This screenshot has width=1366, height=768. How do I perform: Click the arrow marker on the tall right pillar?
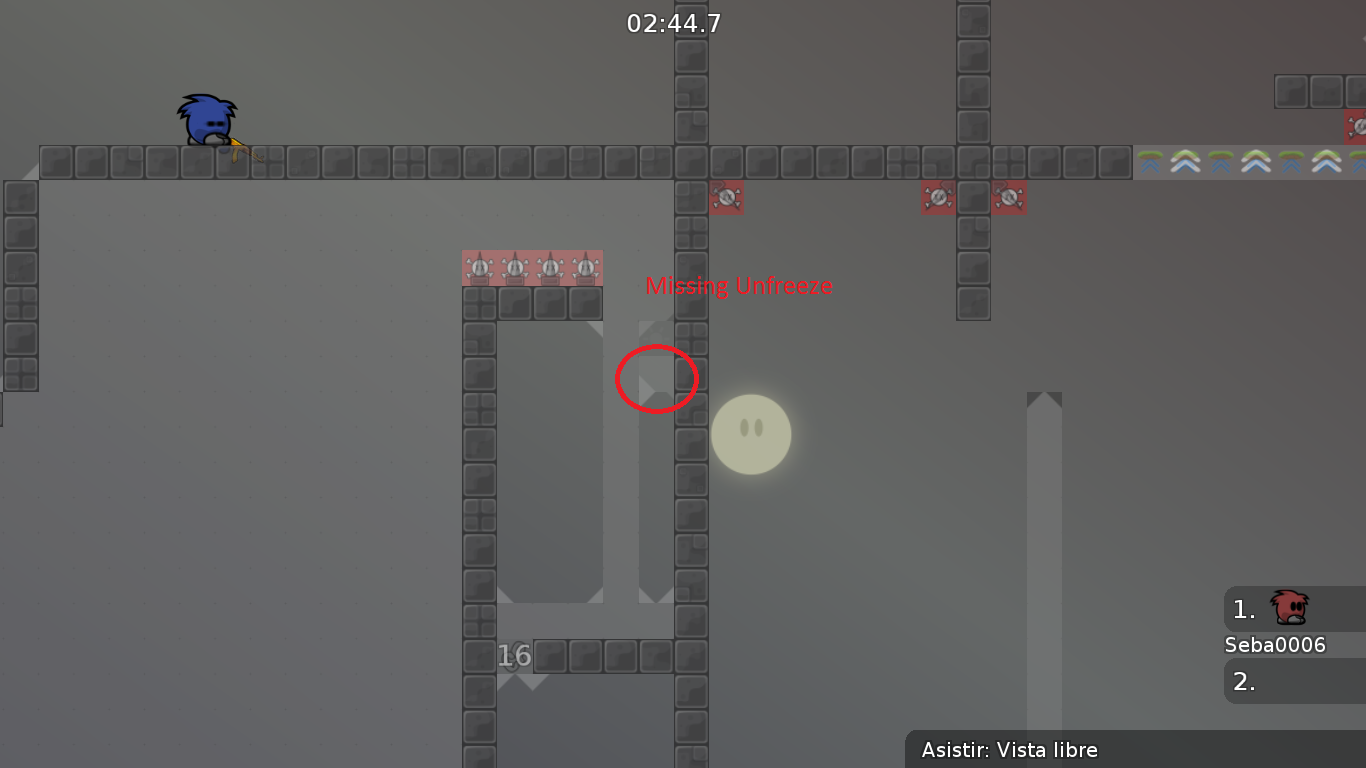pyautogui.click(x=1045, y=400)
